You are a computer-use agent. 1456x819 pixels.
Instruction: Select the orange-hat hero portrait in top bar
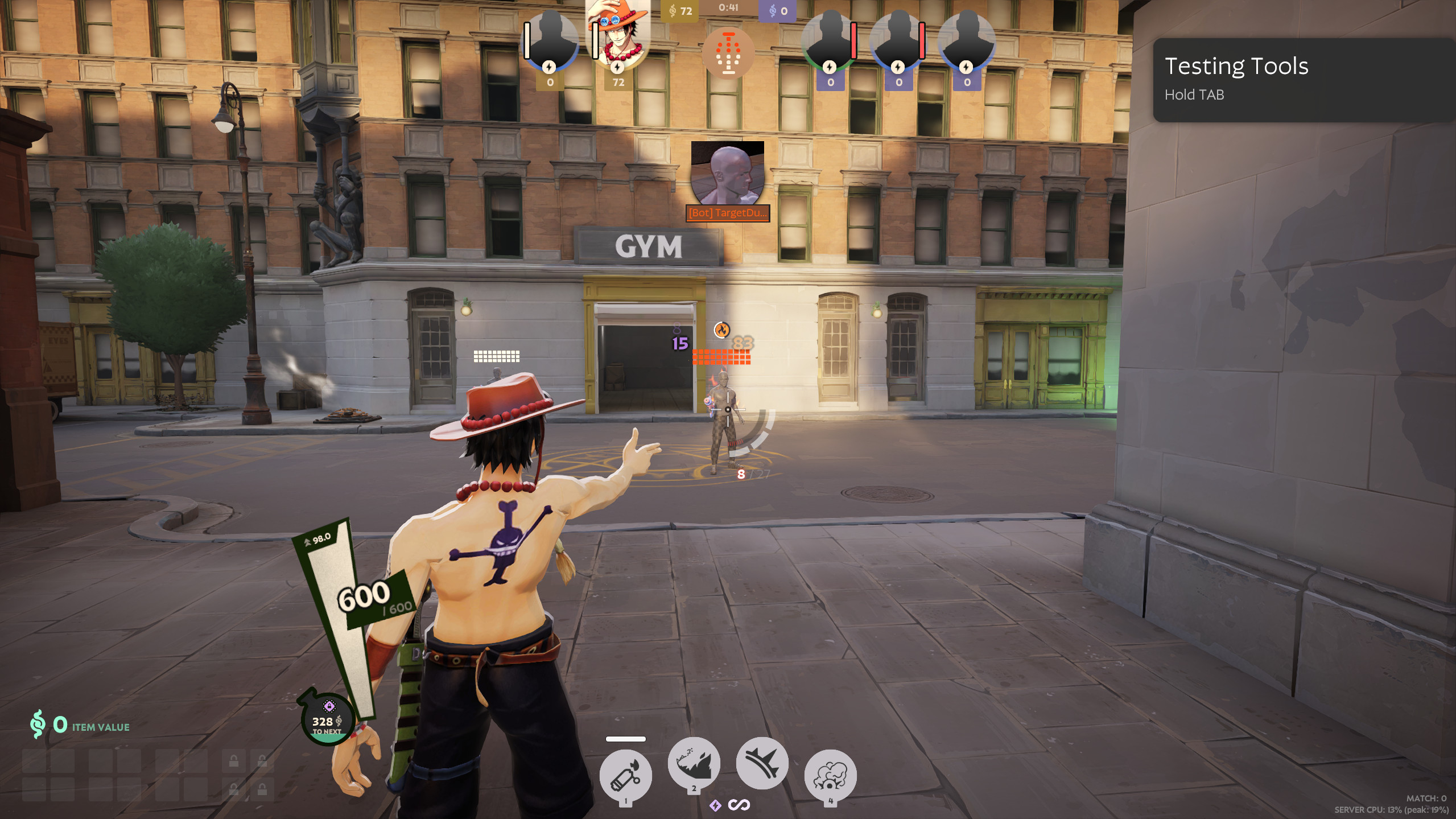coord(618,35)
